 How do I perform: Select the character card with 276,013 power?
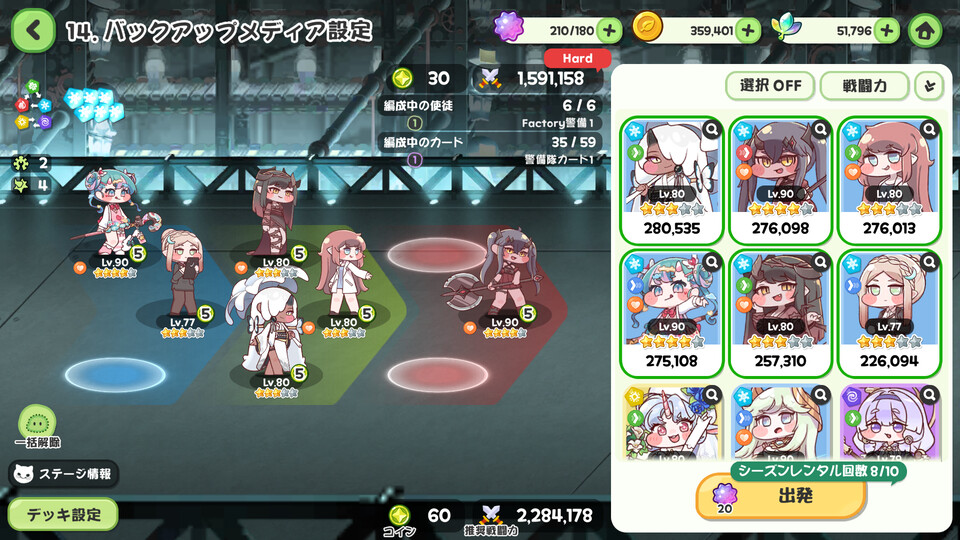889,181
